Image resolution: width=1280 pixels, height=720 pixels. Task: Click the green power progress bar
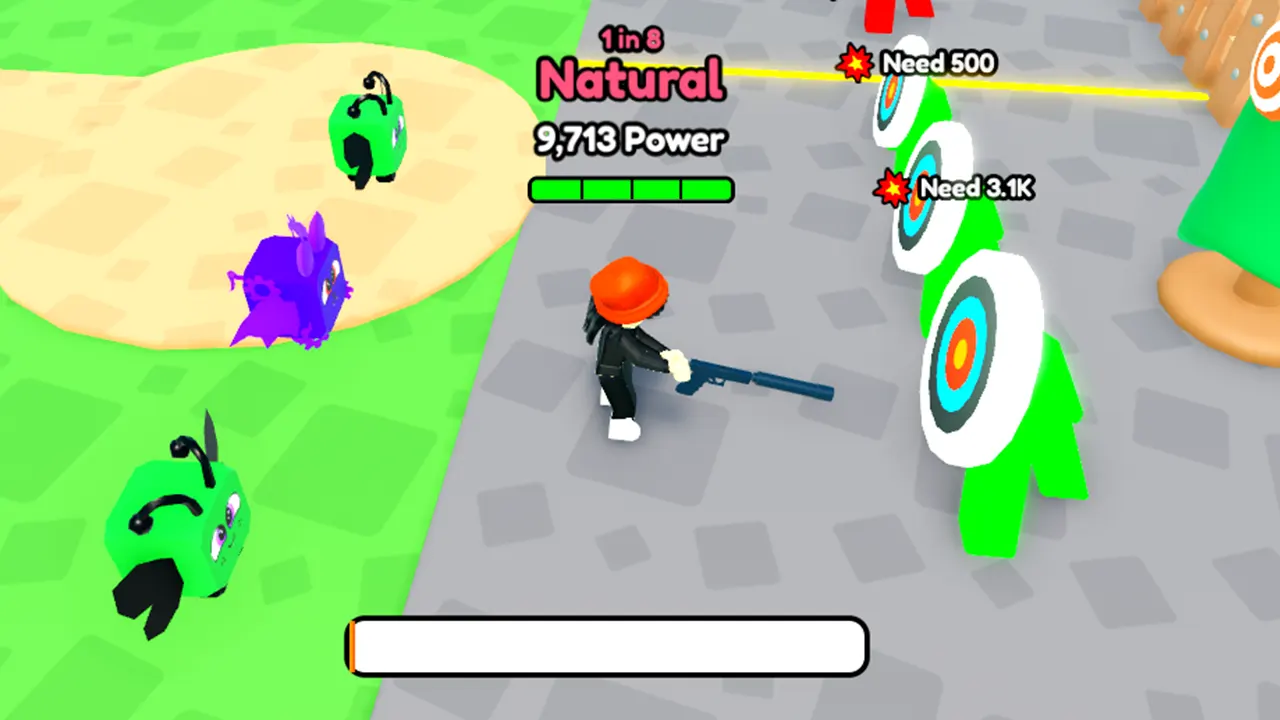tap(630, 190)
